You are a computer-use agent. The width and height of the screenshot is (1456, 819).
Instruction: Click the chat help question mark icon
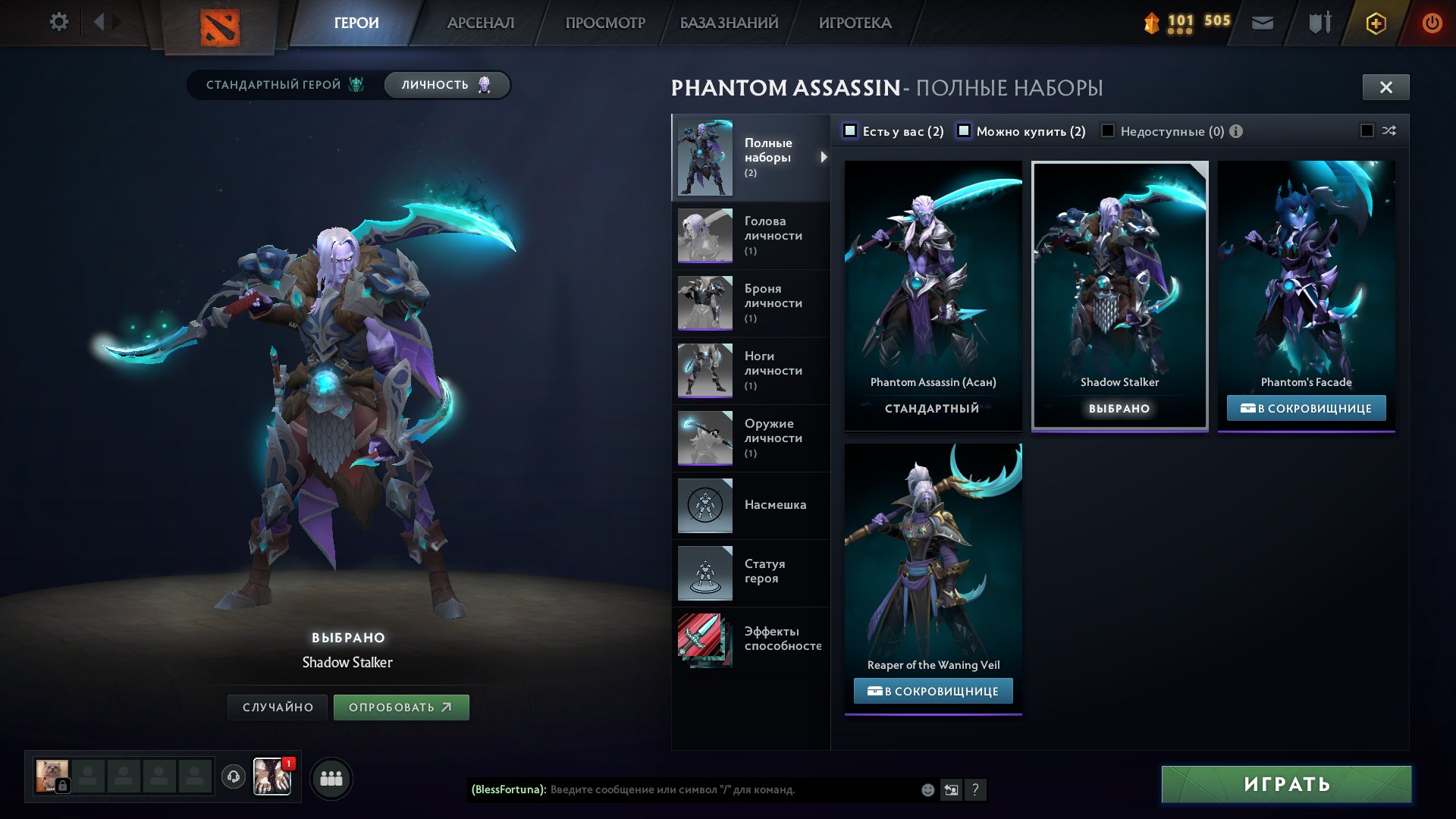[x=976, y=790]
